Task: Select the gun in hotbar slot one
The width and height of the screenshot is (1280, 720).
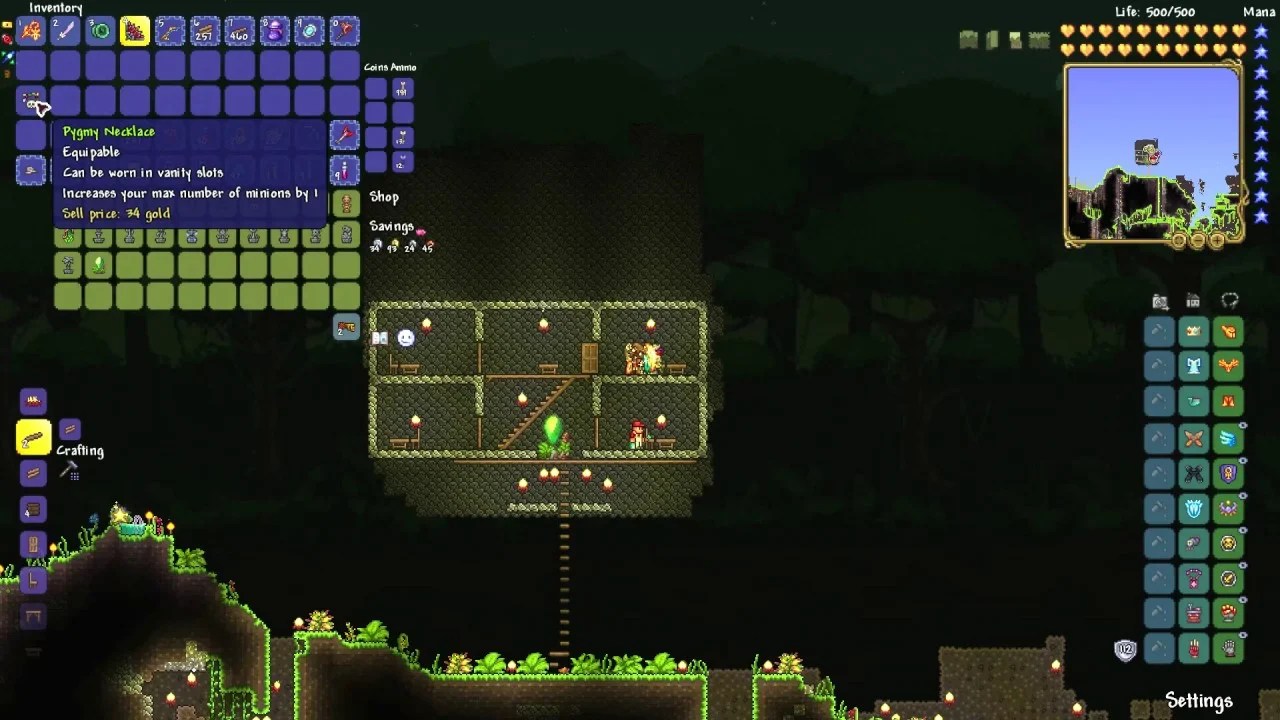Action: pyautogui.click(x=33, y=31)
